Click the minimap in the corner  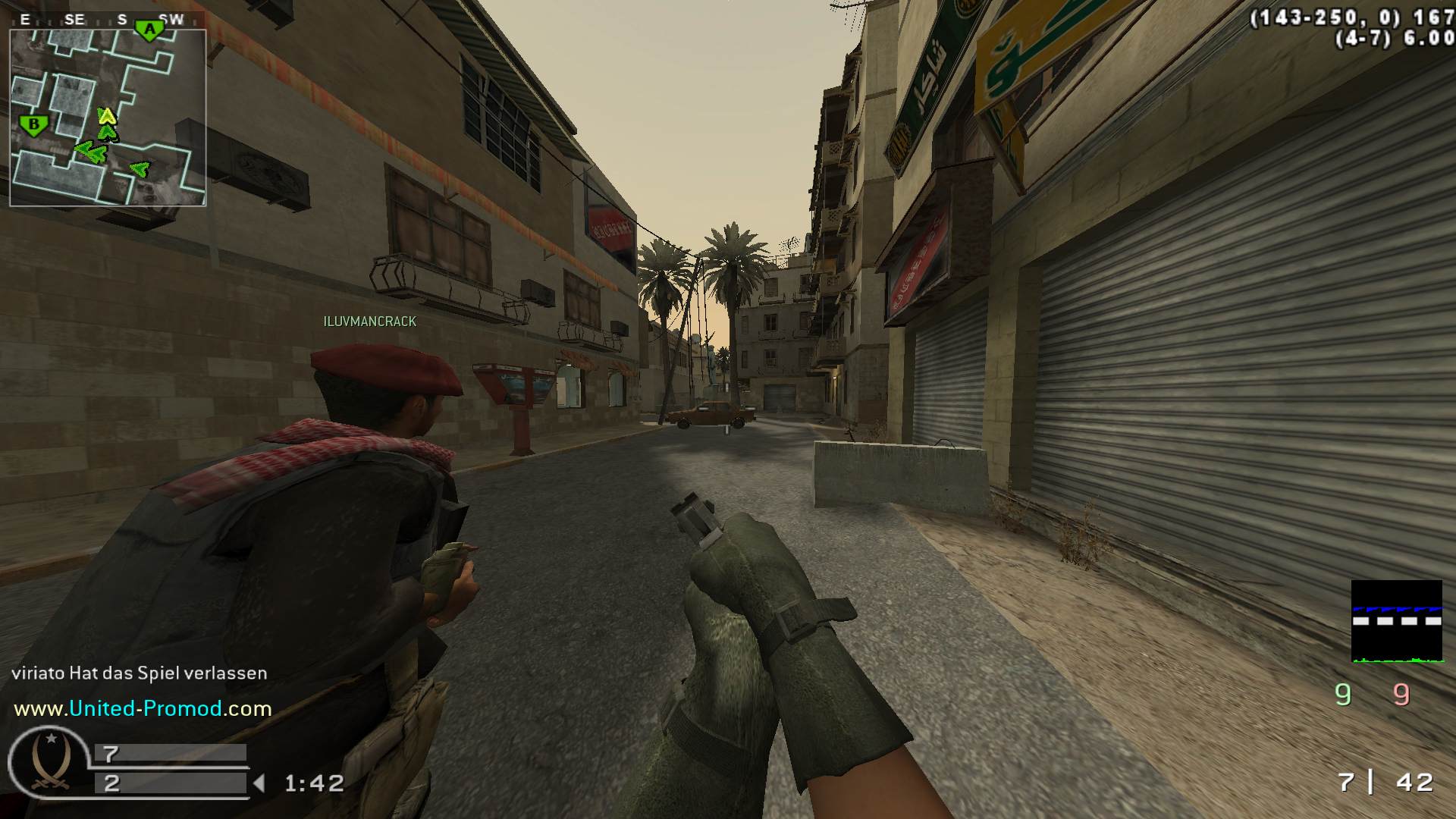click(x=108, y=118)
